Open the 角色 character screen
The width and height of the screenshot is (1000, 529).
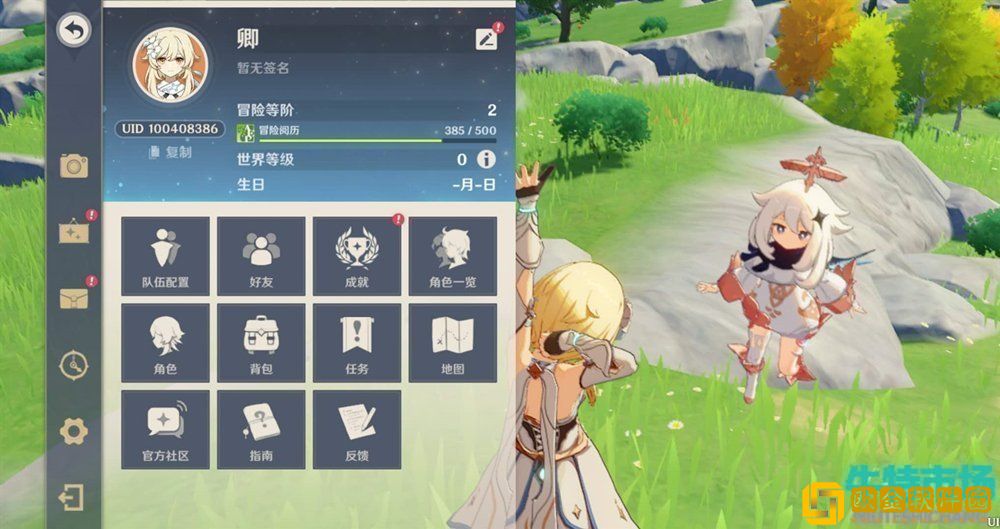[x=165, y=343]
